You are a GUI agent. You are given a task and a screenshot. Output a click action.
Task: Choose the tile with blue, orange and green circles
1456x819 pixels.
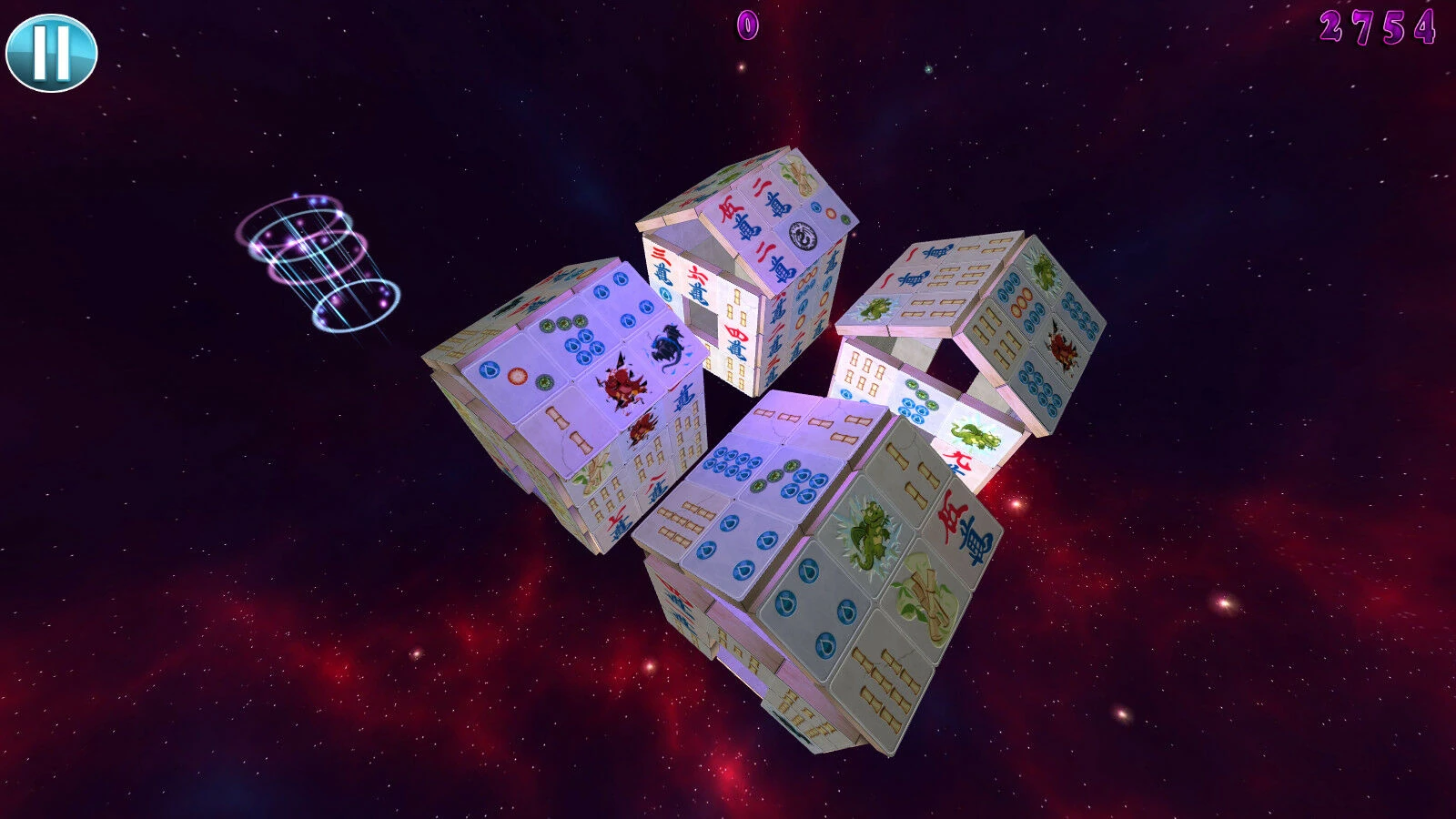(x=515, y=376)
